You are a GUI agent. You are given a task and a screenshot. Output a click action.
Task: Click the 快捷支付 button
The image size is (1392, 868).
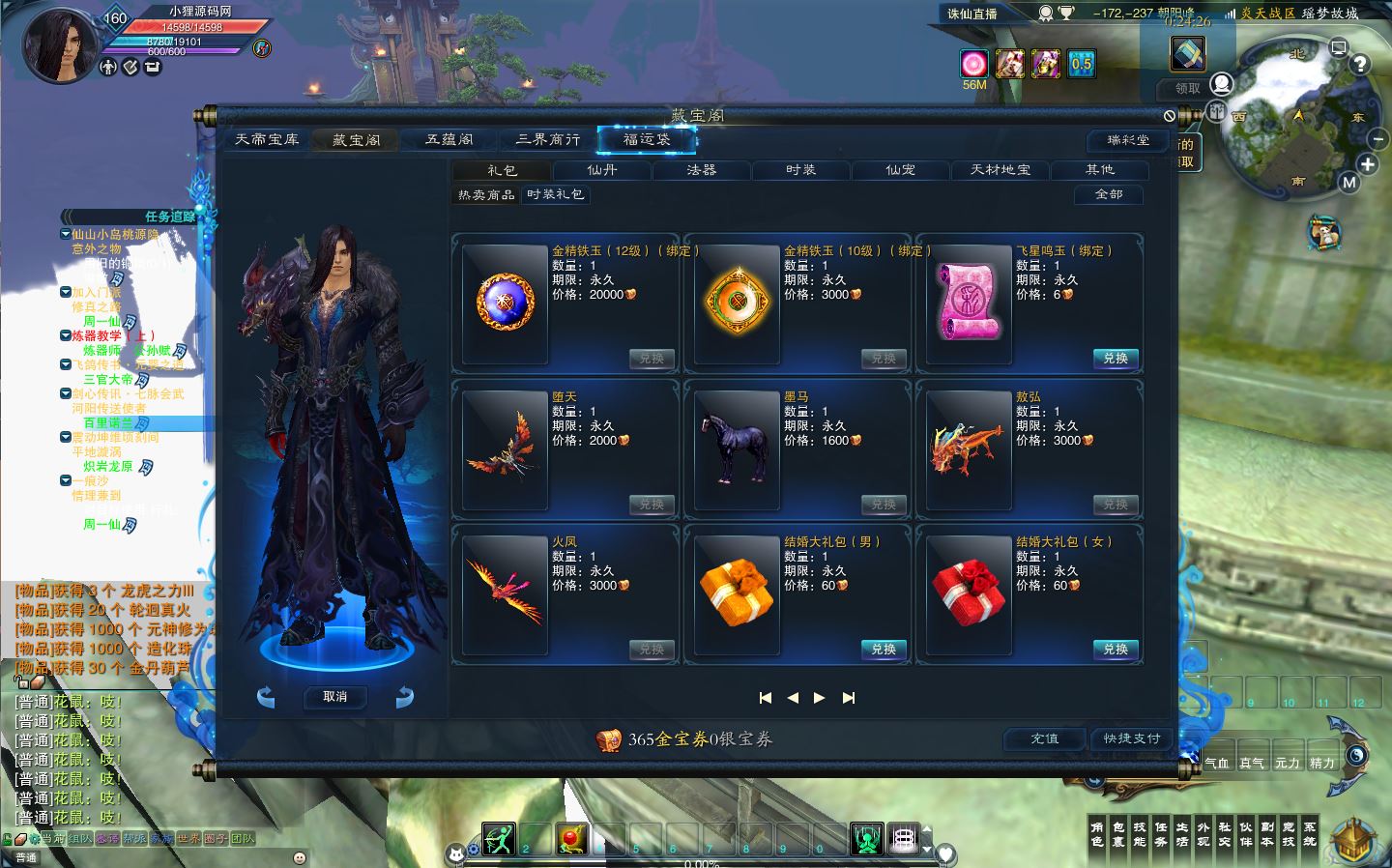(x=1131, y=738)
